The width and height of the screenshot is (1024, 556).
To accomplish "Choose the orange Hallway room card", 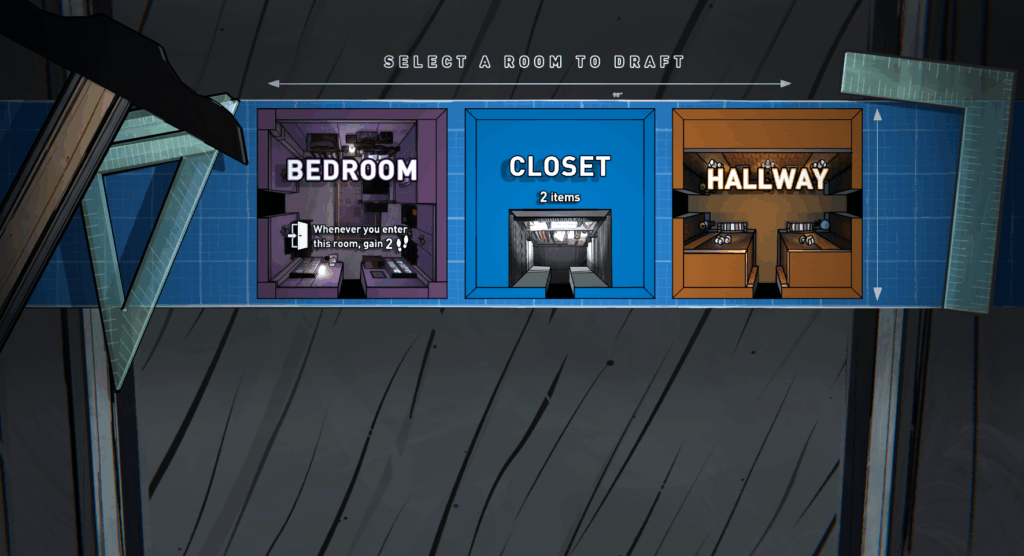I will click(767, 203).
